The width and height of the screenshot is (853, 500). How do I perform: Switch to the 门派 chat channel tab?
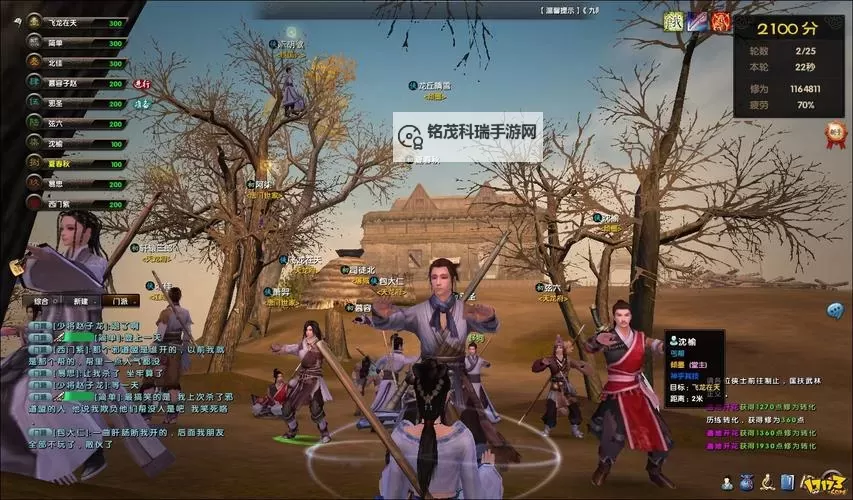point(121,300)
